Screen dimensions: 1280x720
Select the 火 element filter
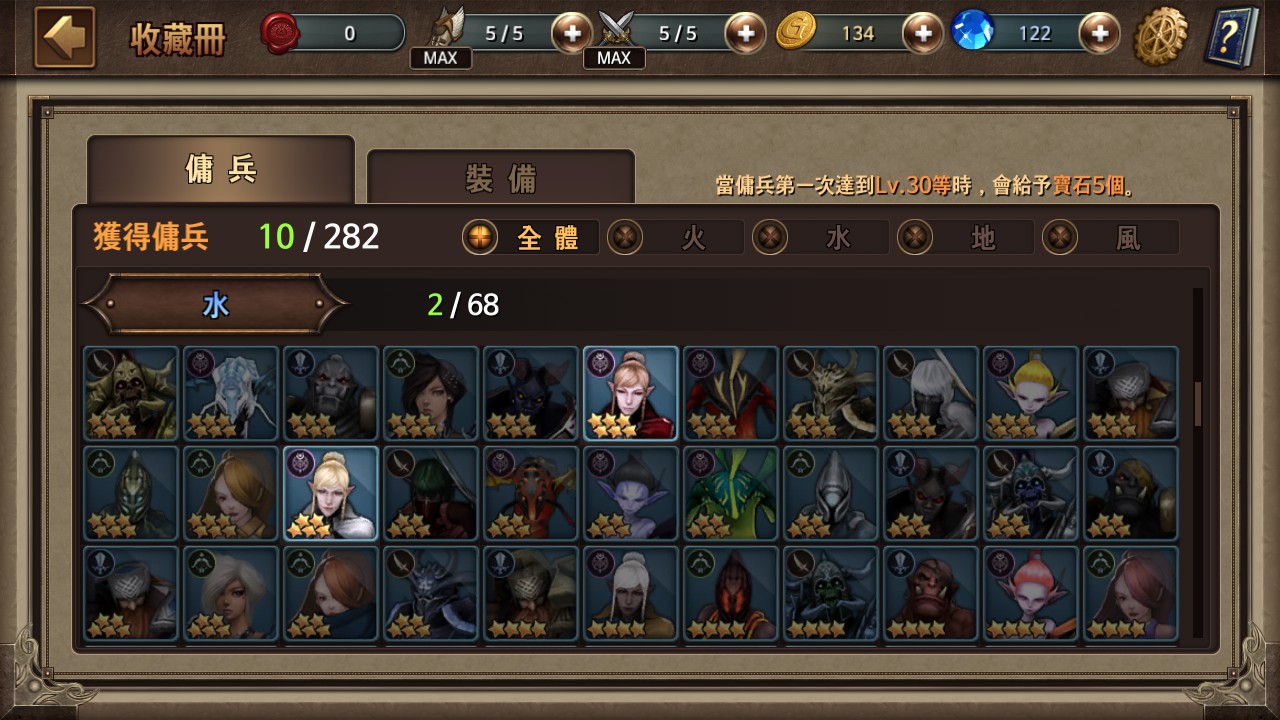[675, 237]
